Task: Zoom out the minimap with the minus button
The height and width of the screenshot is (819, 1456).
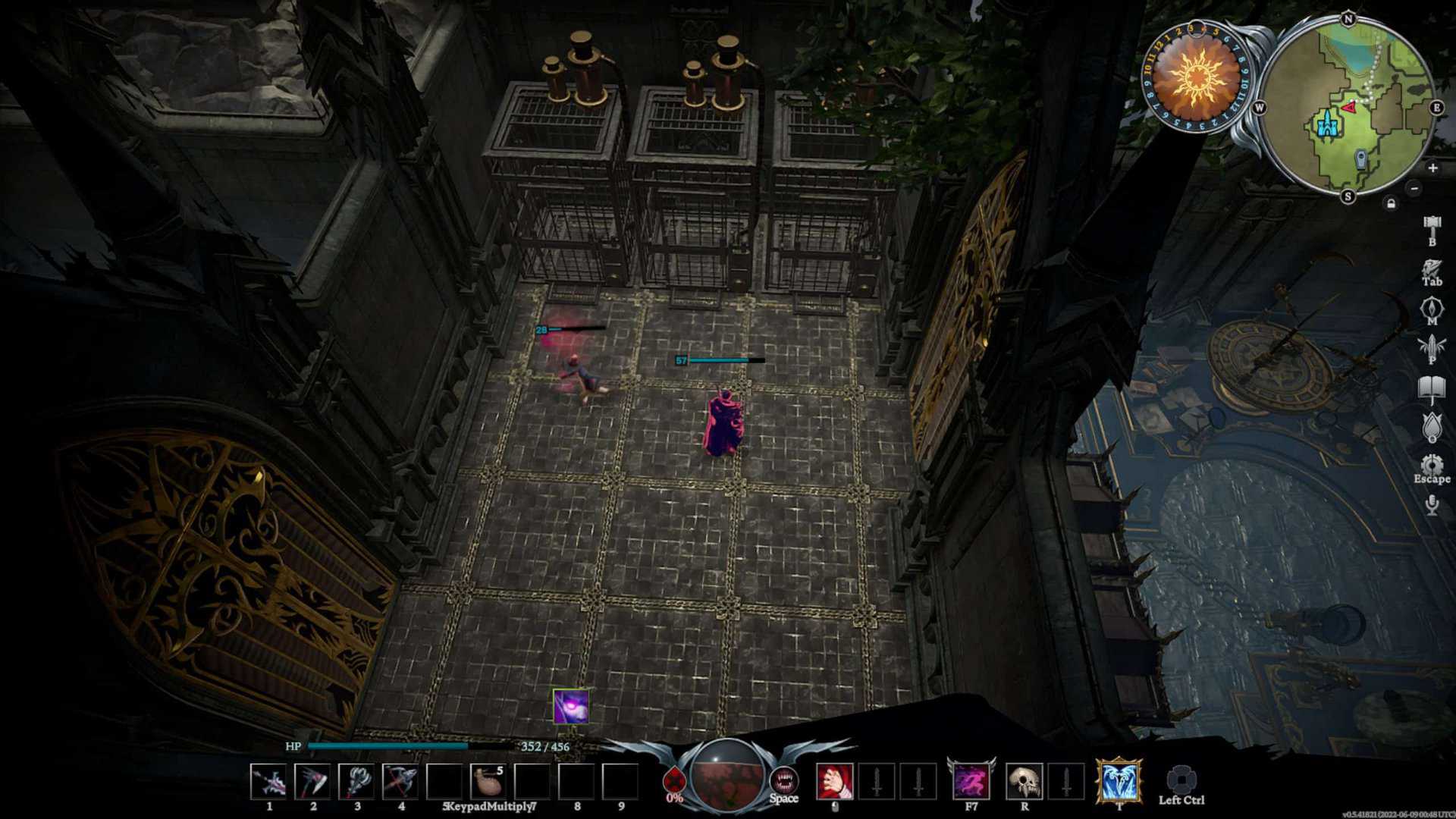Action: (x=1414, y=189)
